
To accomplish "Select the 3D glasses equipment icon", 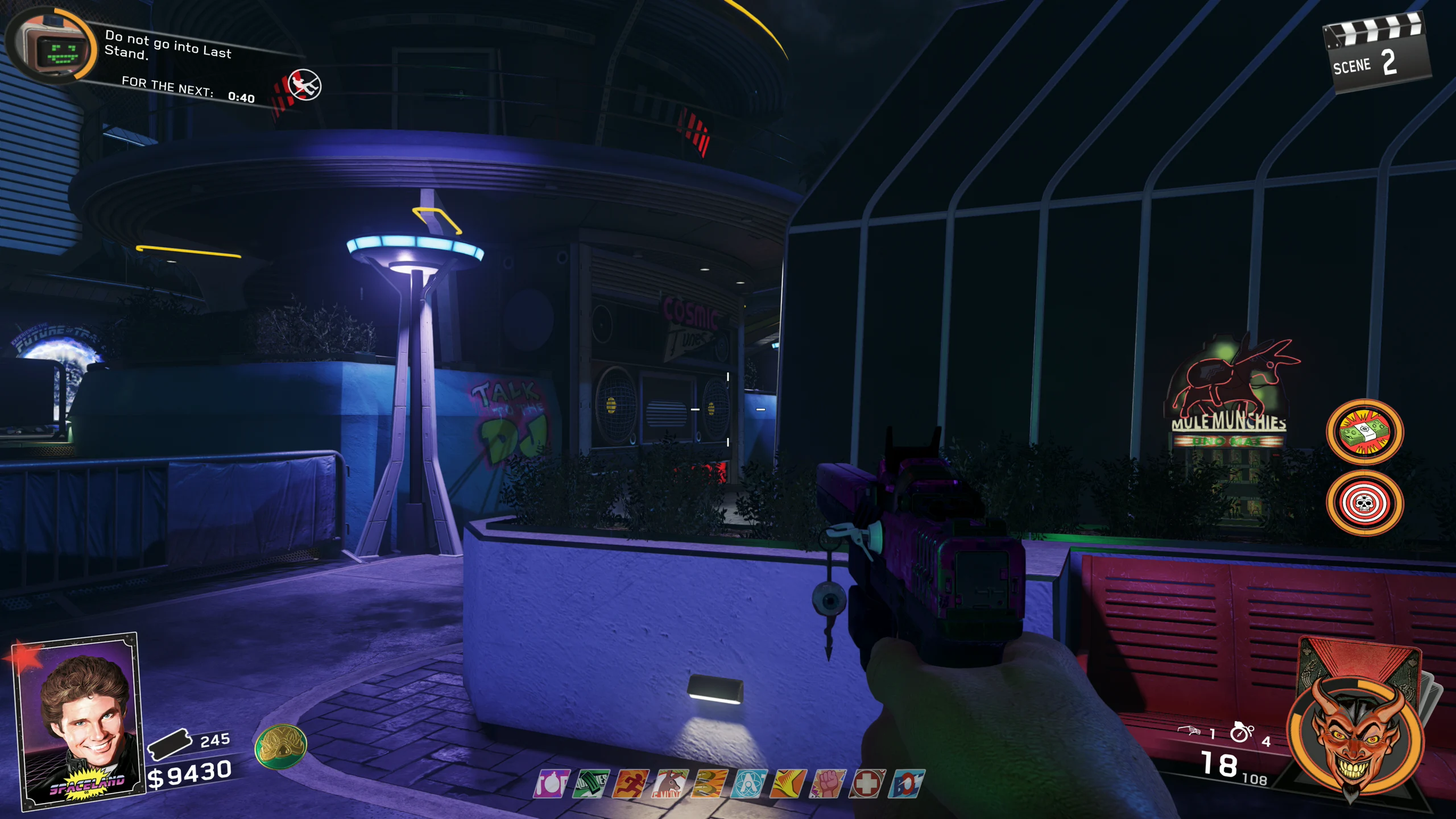I will click(x=1189, y=731).
